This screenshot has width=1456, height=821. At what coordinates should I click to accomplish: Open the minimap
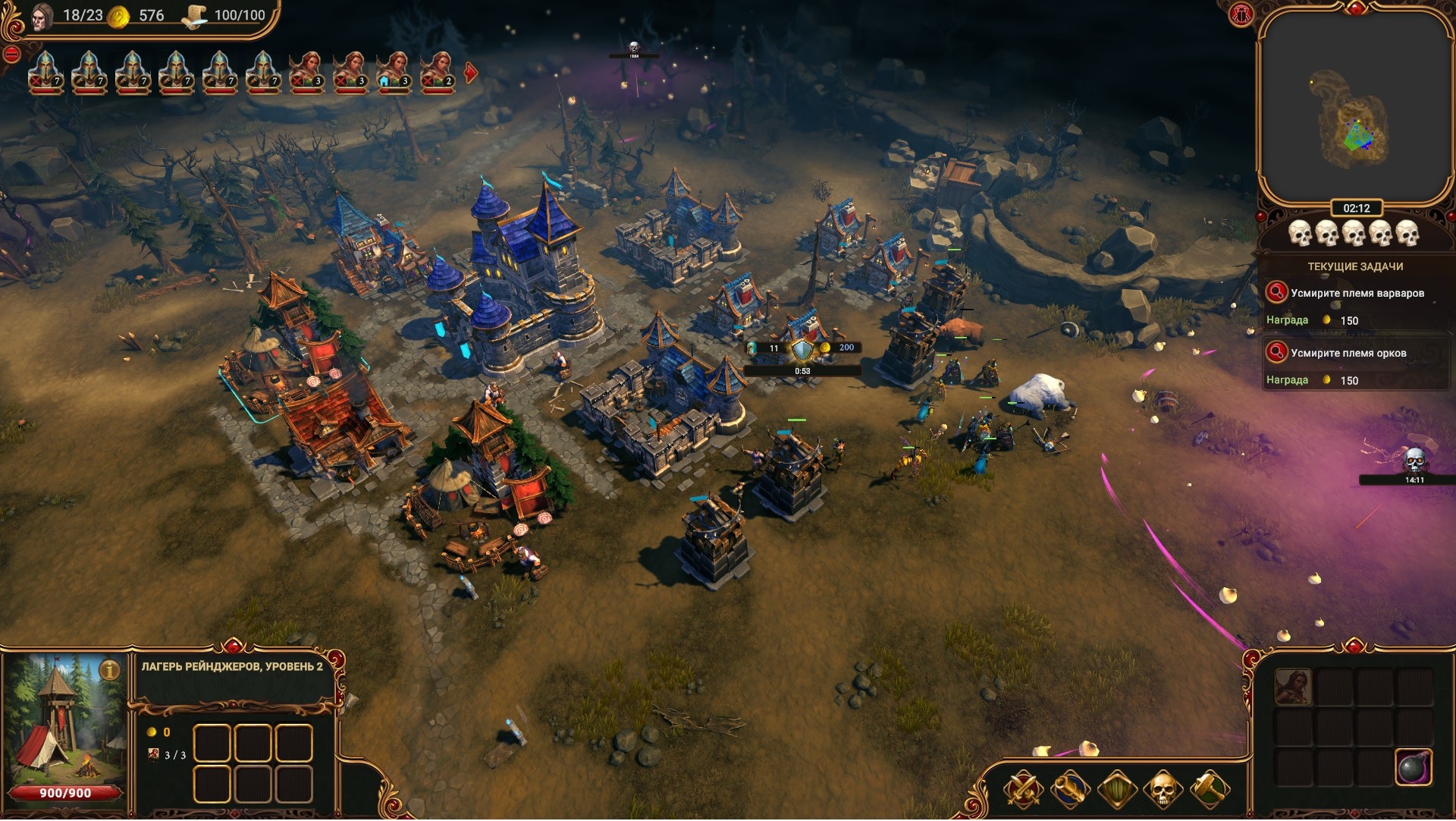1354,110
